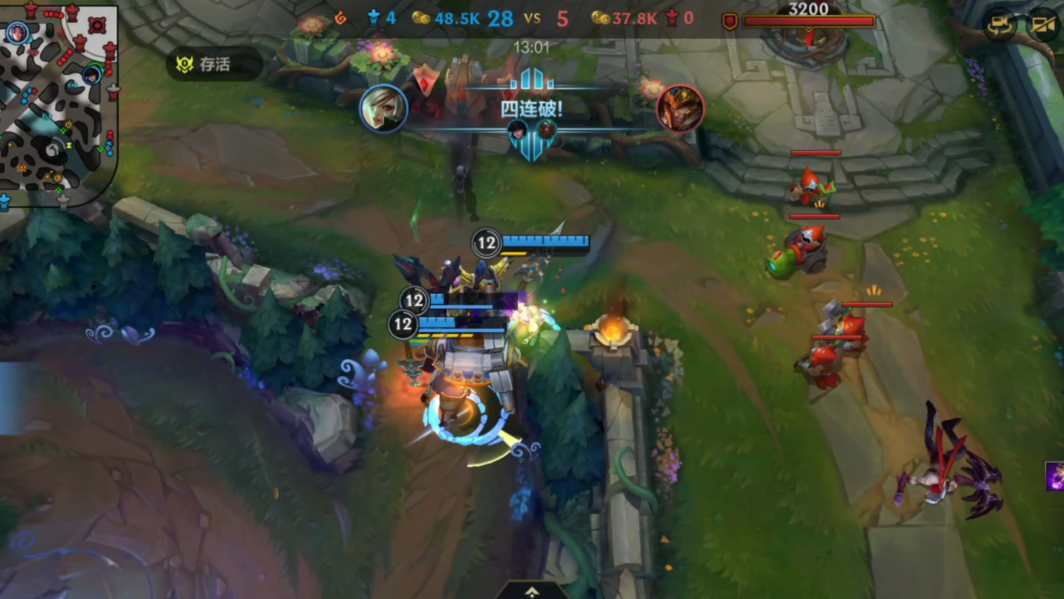
Task: Expand the bottom panel with the up arrow
Action: [532, 591]
